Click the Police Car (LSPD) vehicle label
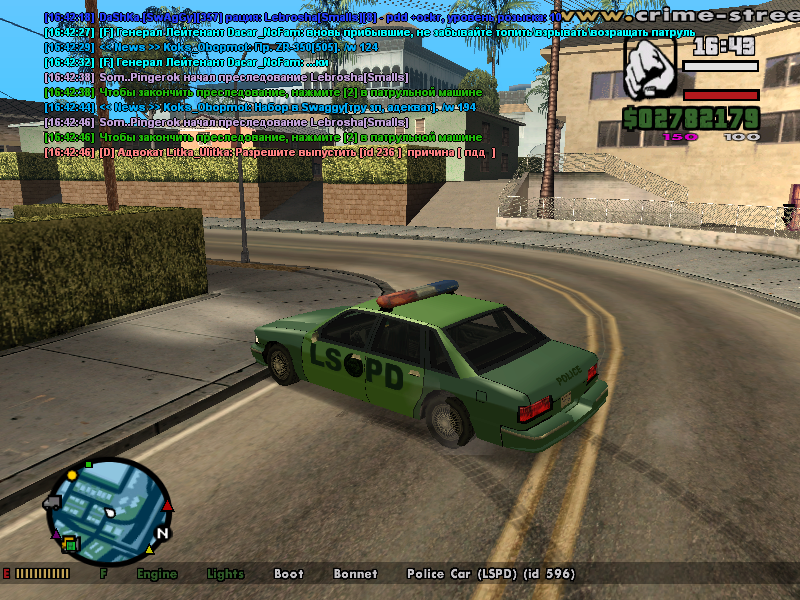Screen dimensions: 800x600 point(490,574)
